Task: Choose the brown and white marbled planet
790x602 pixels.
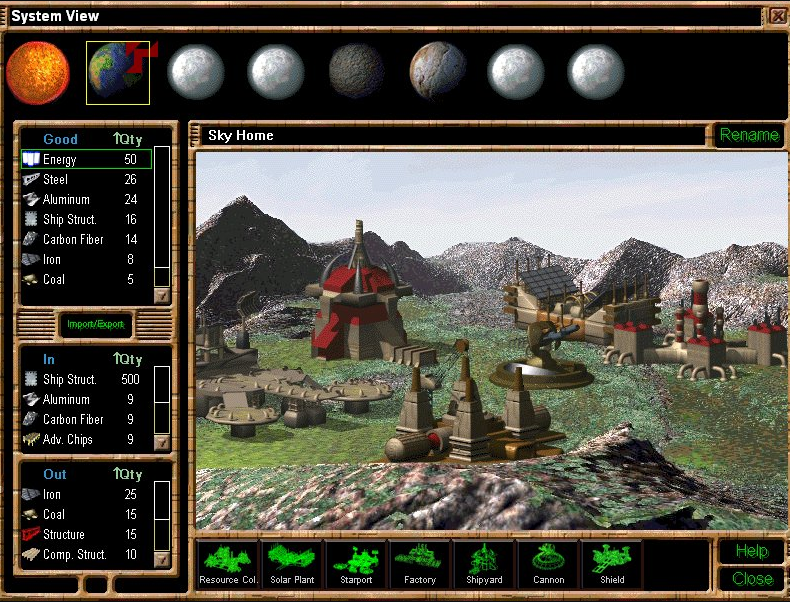Action: click(437, 72)
